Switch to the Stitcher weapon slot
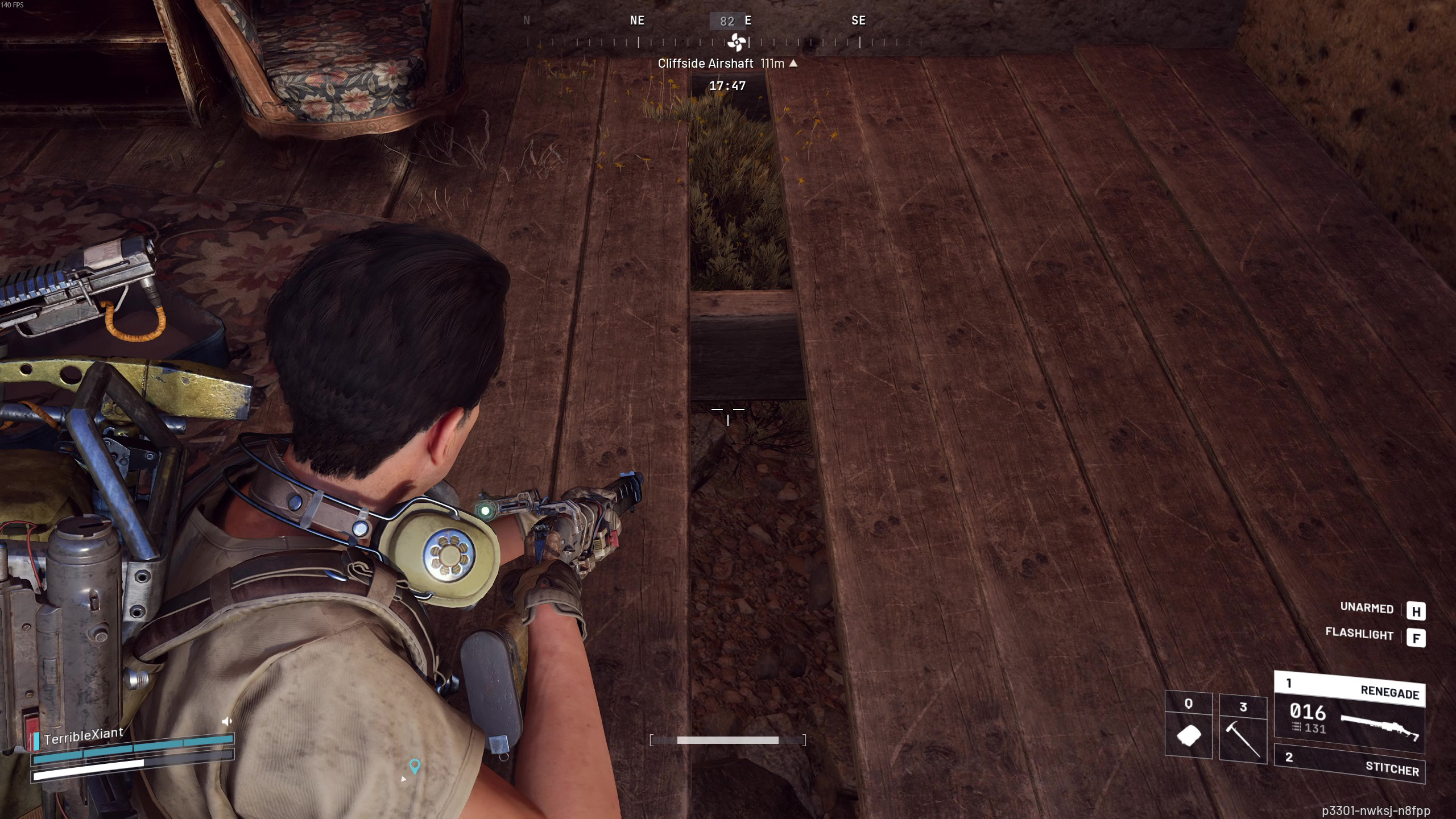The height and width of the screenshot is (819, 1456). [x=1349, y=764]
